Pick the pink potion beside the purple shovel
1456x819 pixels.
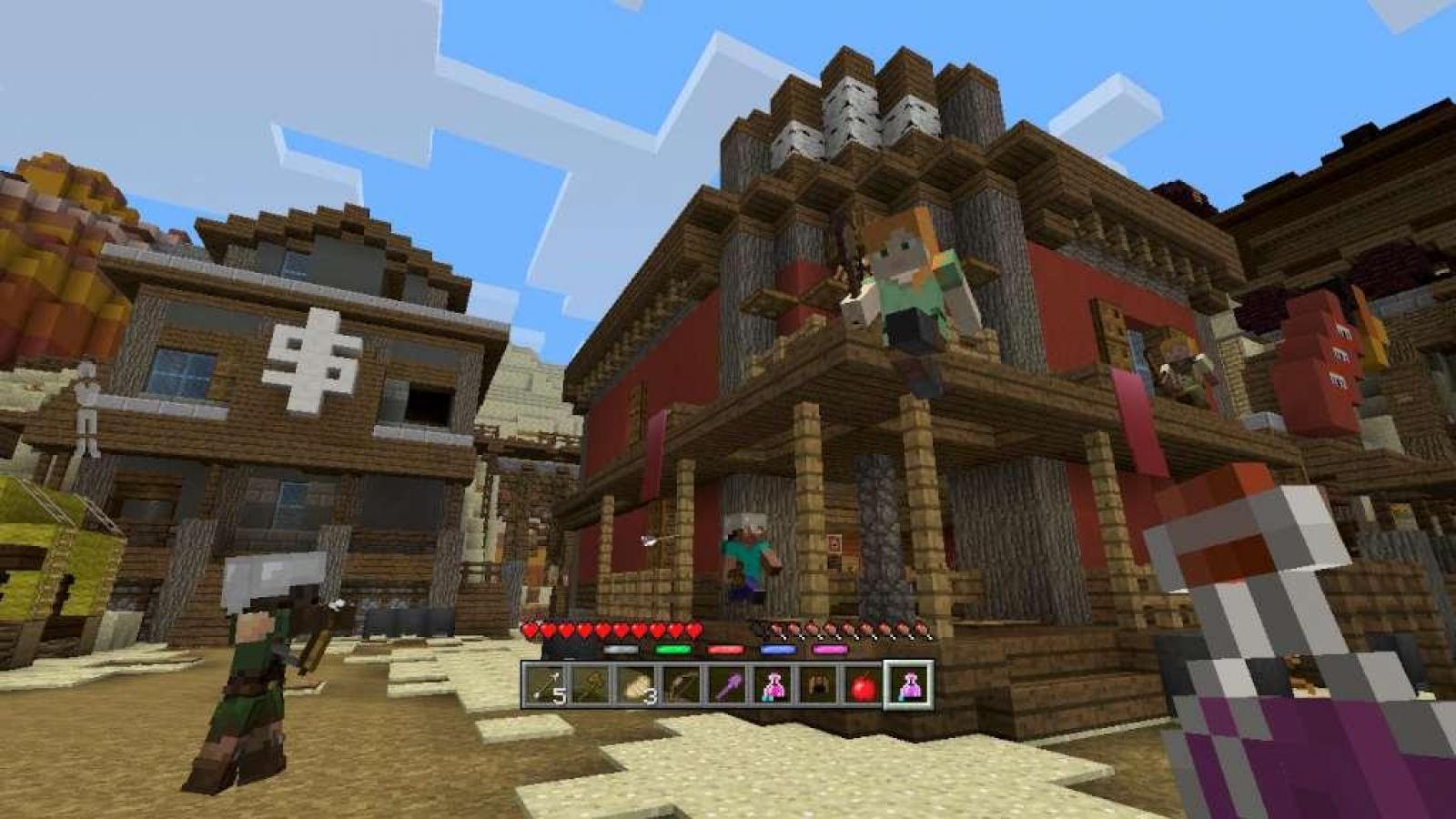click(773, 684)
